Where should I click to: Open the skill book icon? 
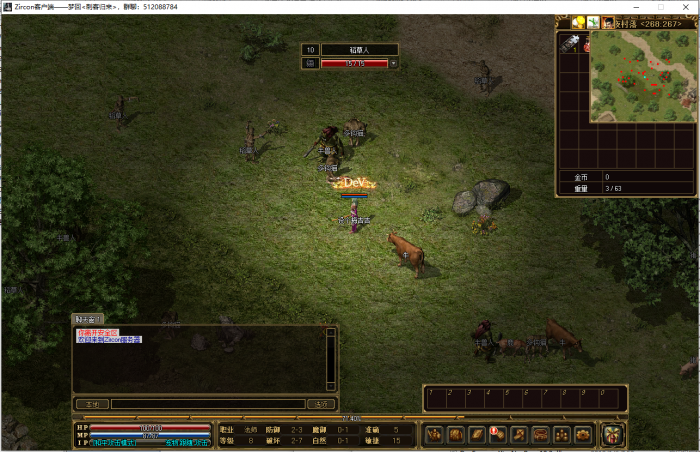tap(476, 435)
